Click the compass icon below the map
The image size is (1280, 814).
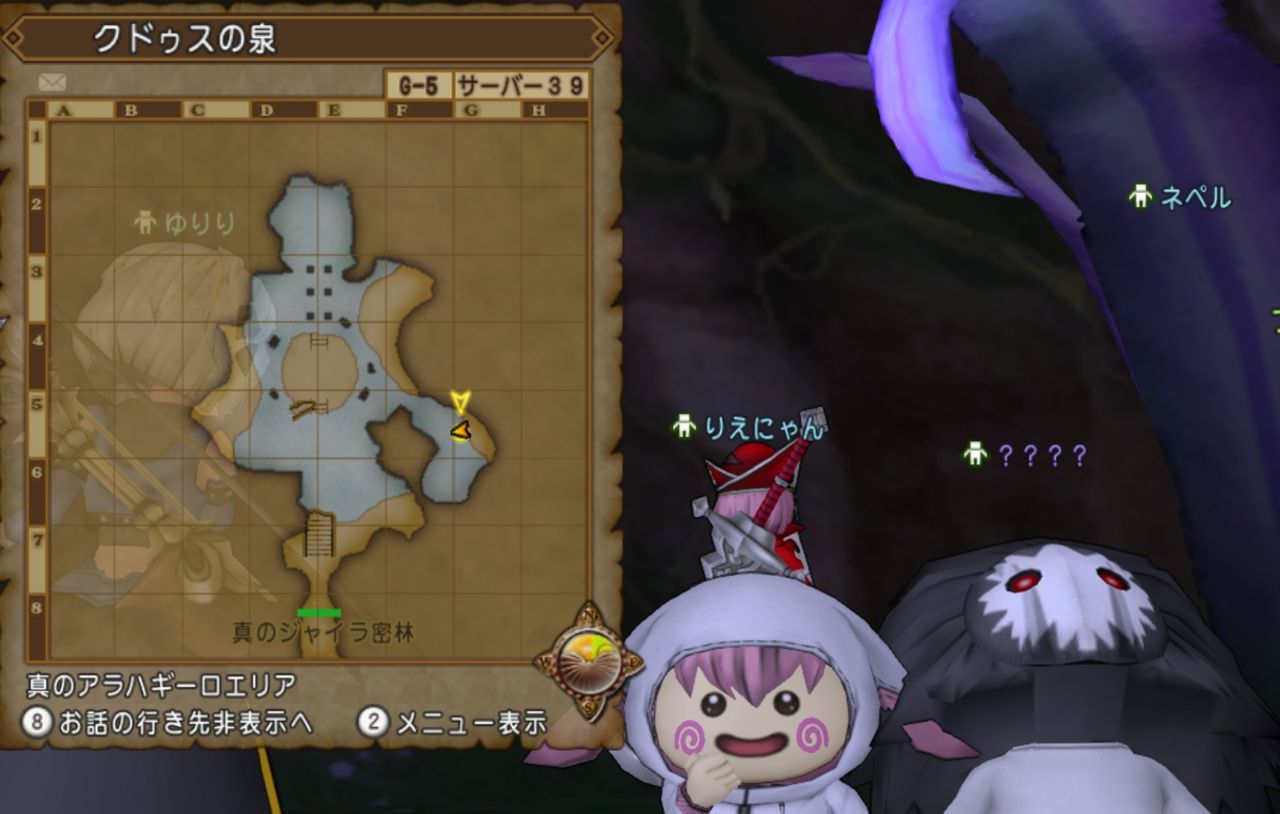[x=588, y=662]
